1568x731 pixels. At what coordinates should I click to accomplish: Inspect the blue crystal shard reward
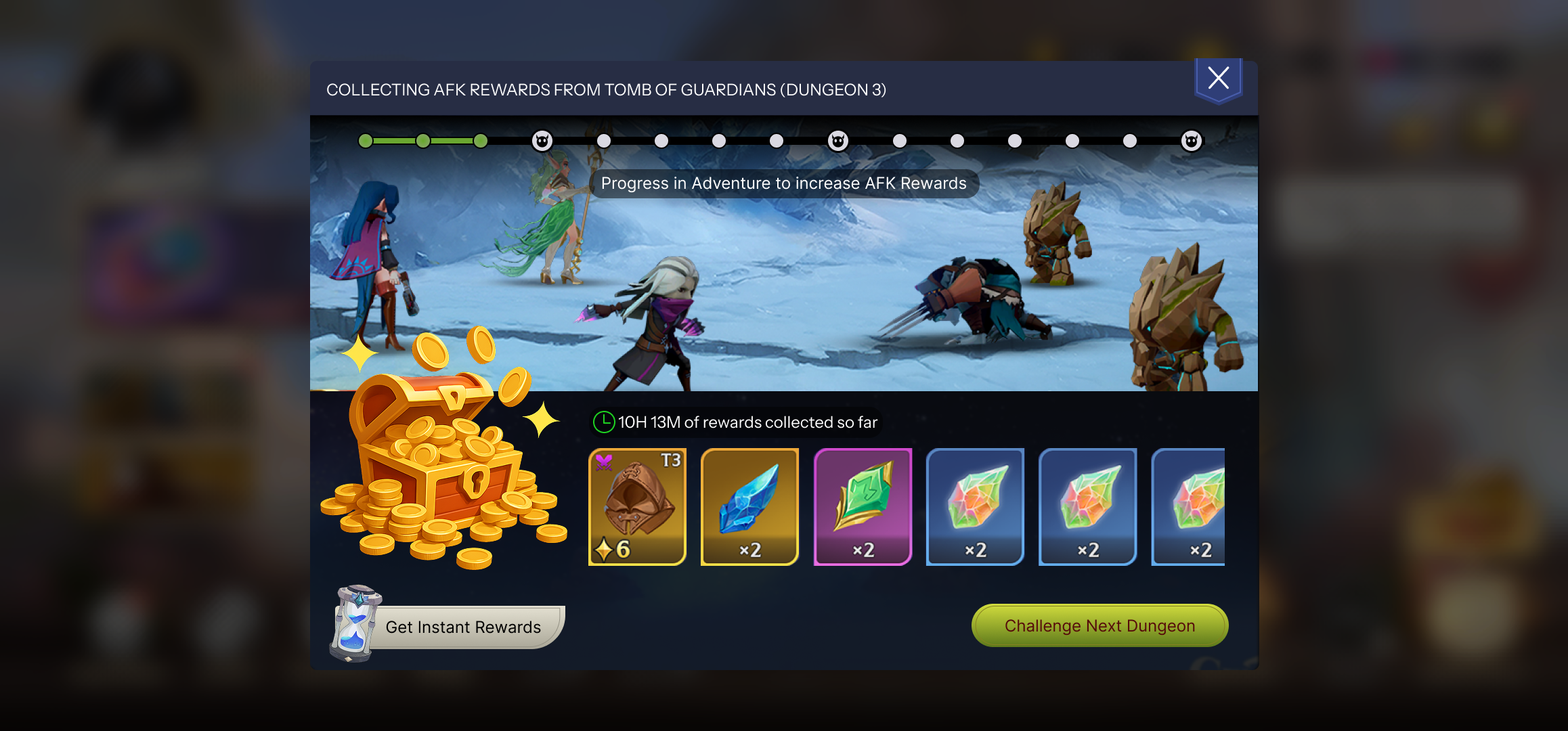[749, 506]
